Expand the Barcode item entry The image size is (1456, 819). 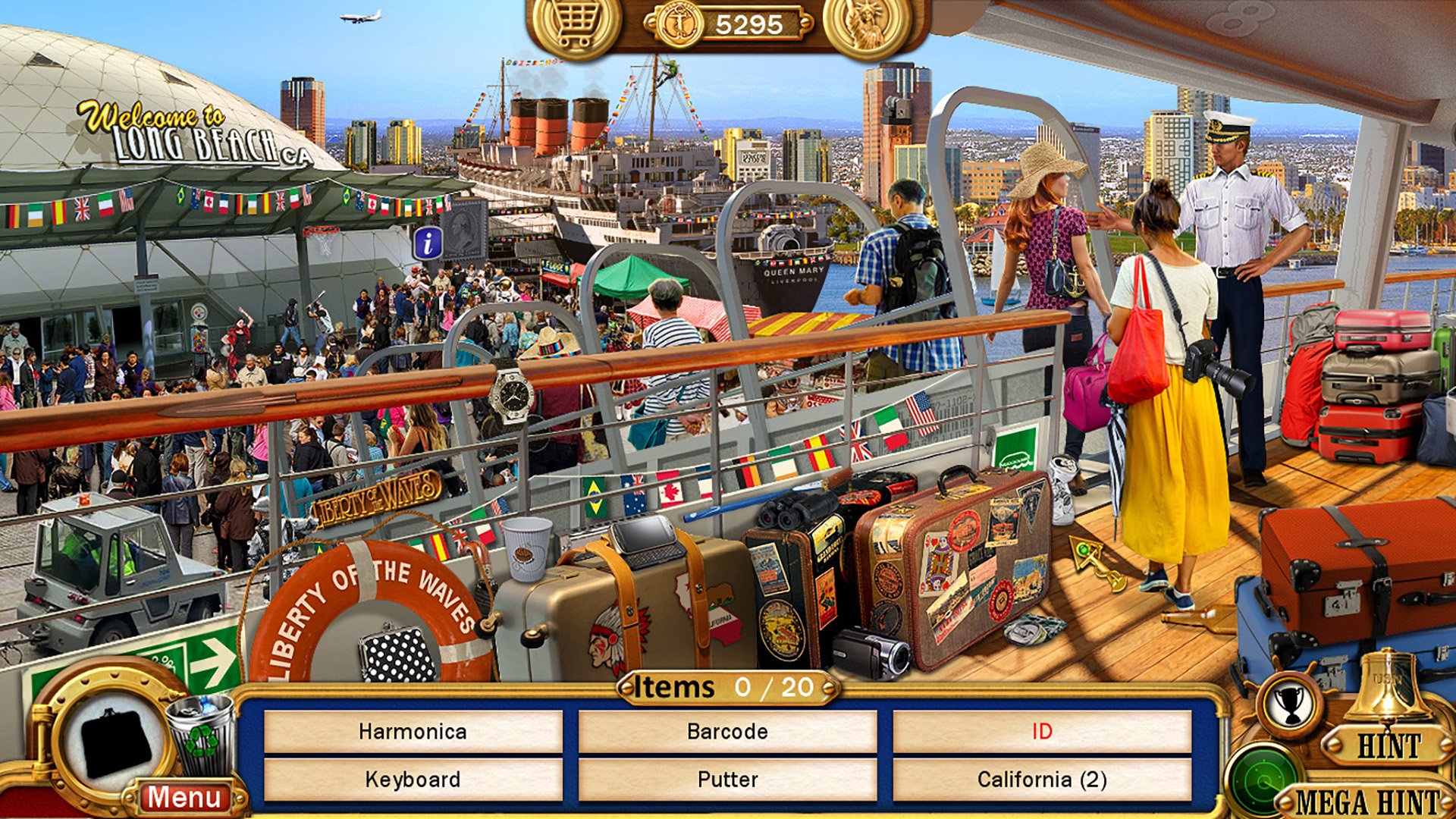[x=728, y=731]
